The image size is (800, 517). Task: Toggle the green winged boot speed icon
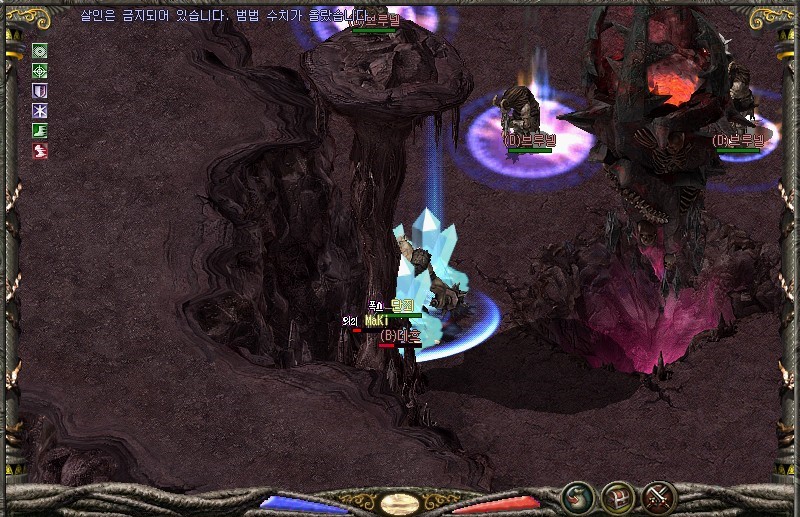click(40, 131)
